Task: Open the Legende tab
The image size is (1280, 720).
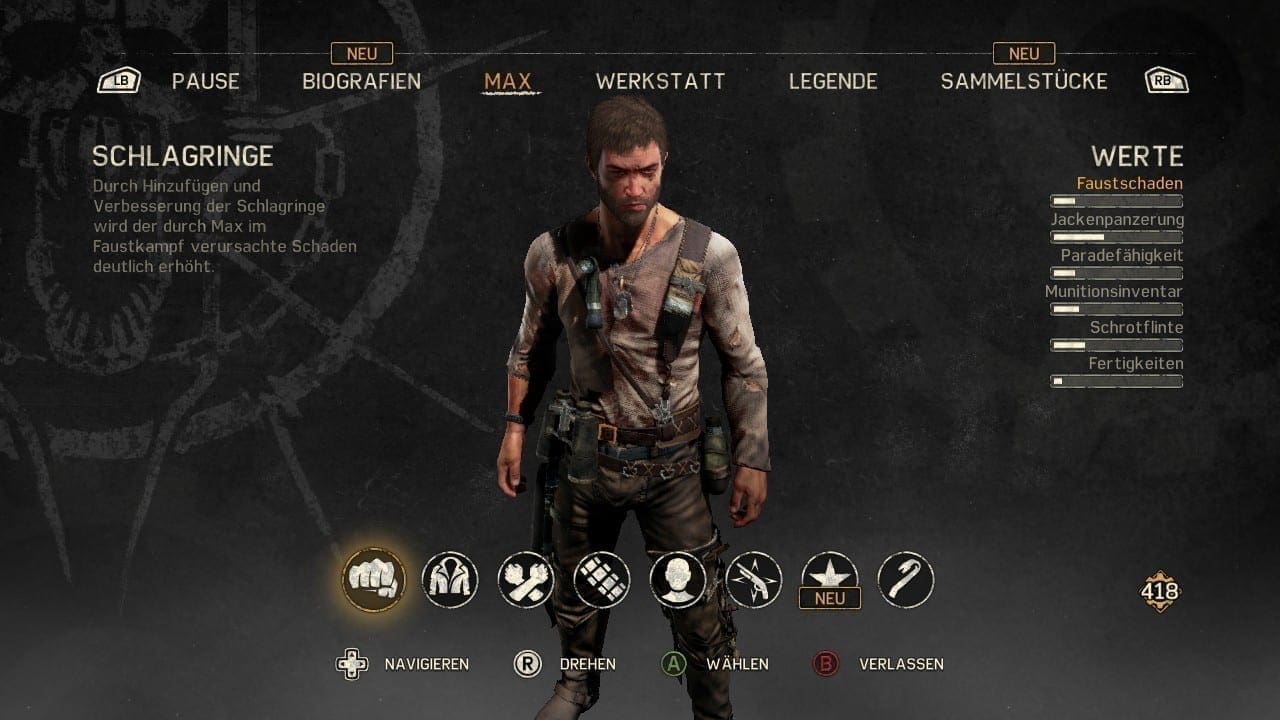Action: click(x=833, y=82)
